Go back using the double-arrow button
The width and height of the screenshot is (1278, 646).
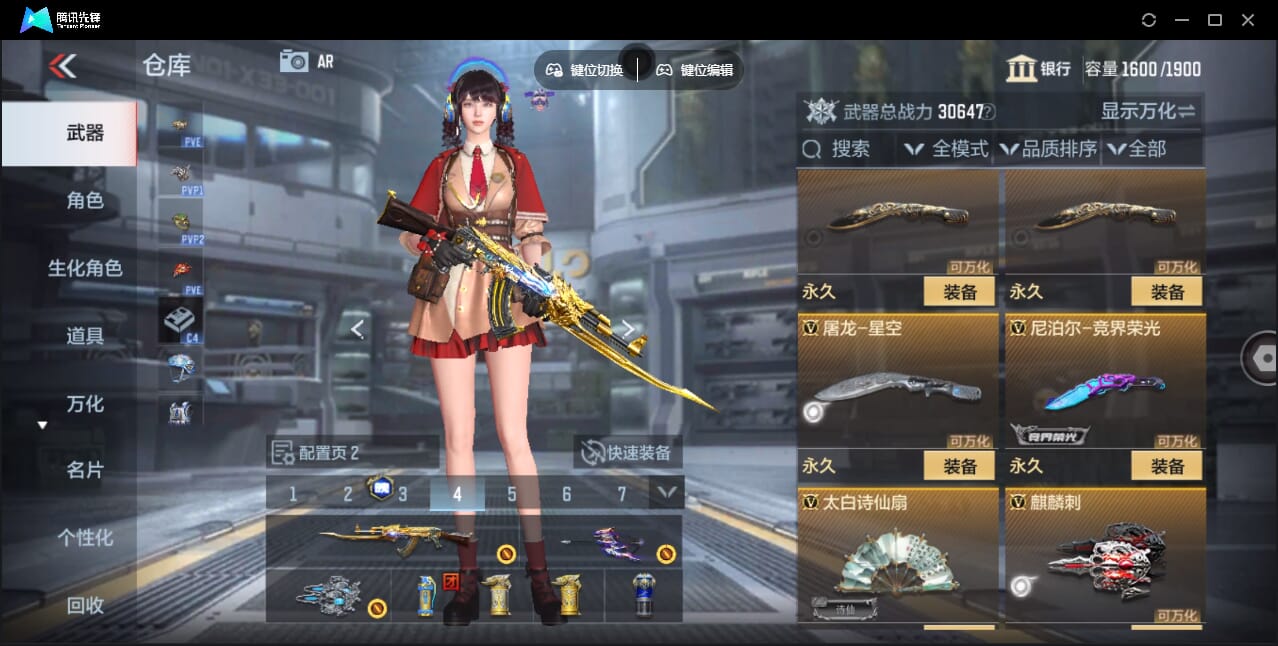pyautogui.click(x=62, y=66)
